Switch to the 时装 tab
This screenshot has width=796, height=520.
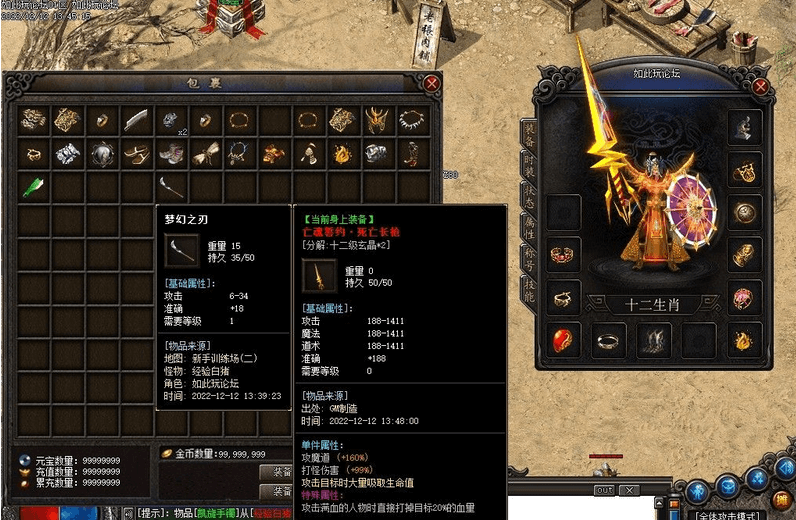tap(528, 165)
